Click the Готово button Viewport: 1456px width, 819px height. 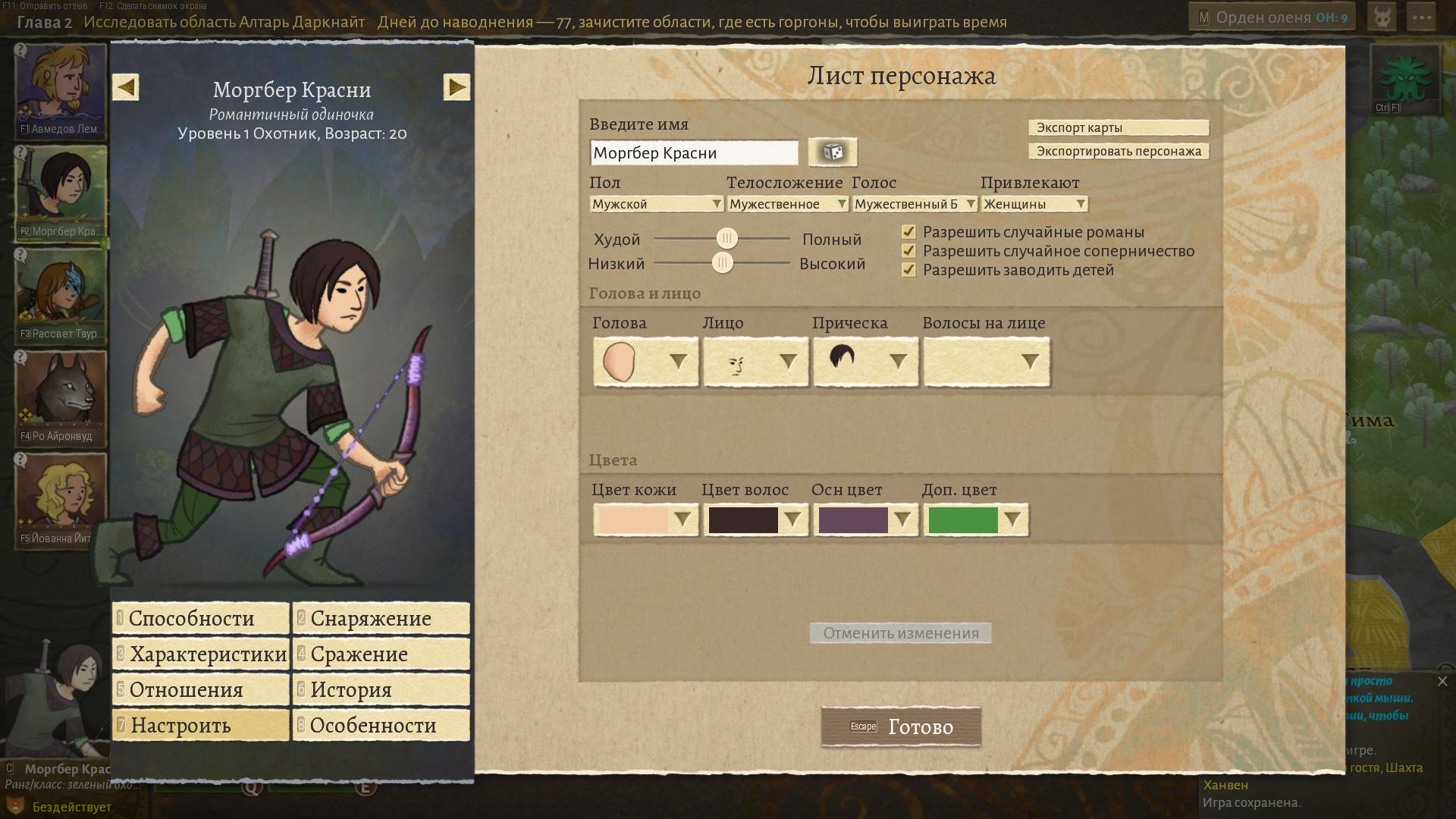click(901, 726)
